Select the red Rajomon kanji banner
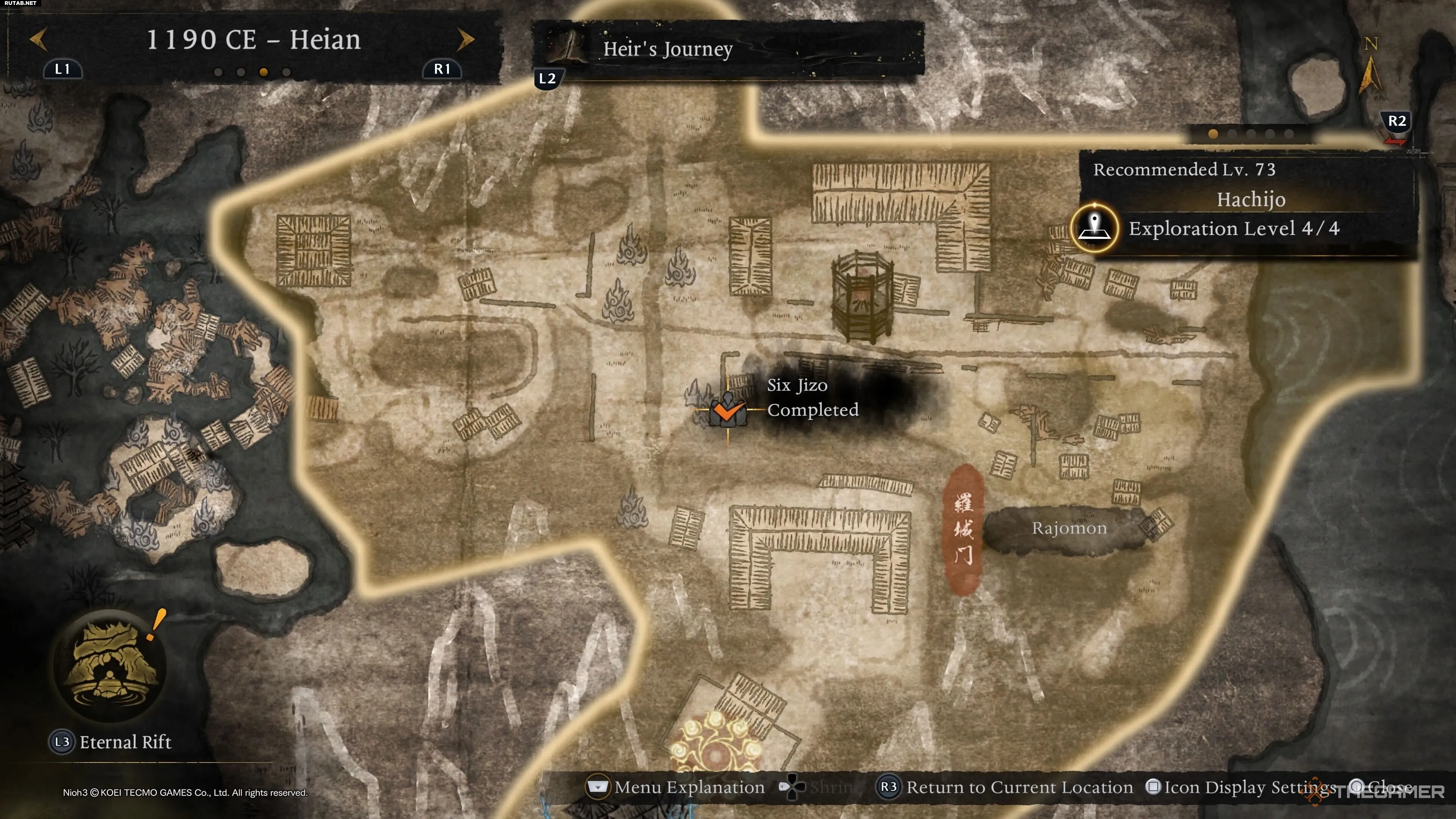This screenshot has height=819, width=1456. point(963,530)
